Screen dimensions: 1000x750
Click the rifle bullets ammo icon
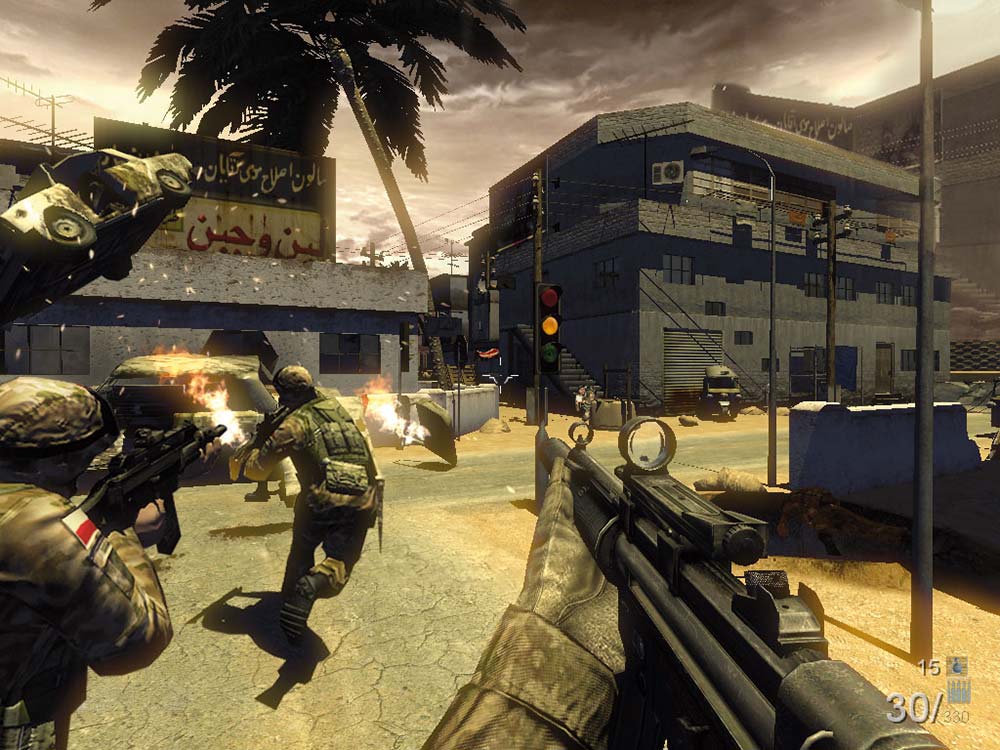(x=958, y=690)
